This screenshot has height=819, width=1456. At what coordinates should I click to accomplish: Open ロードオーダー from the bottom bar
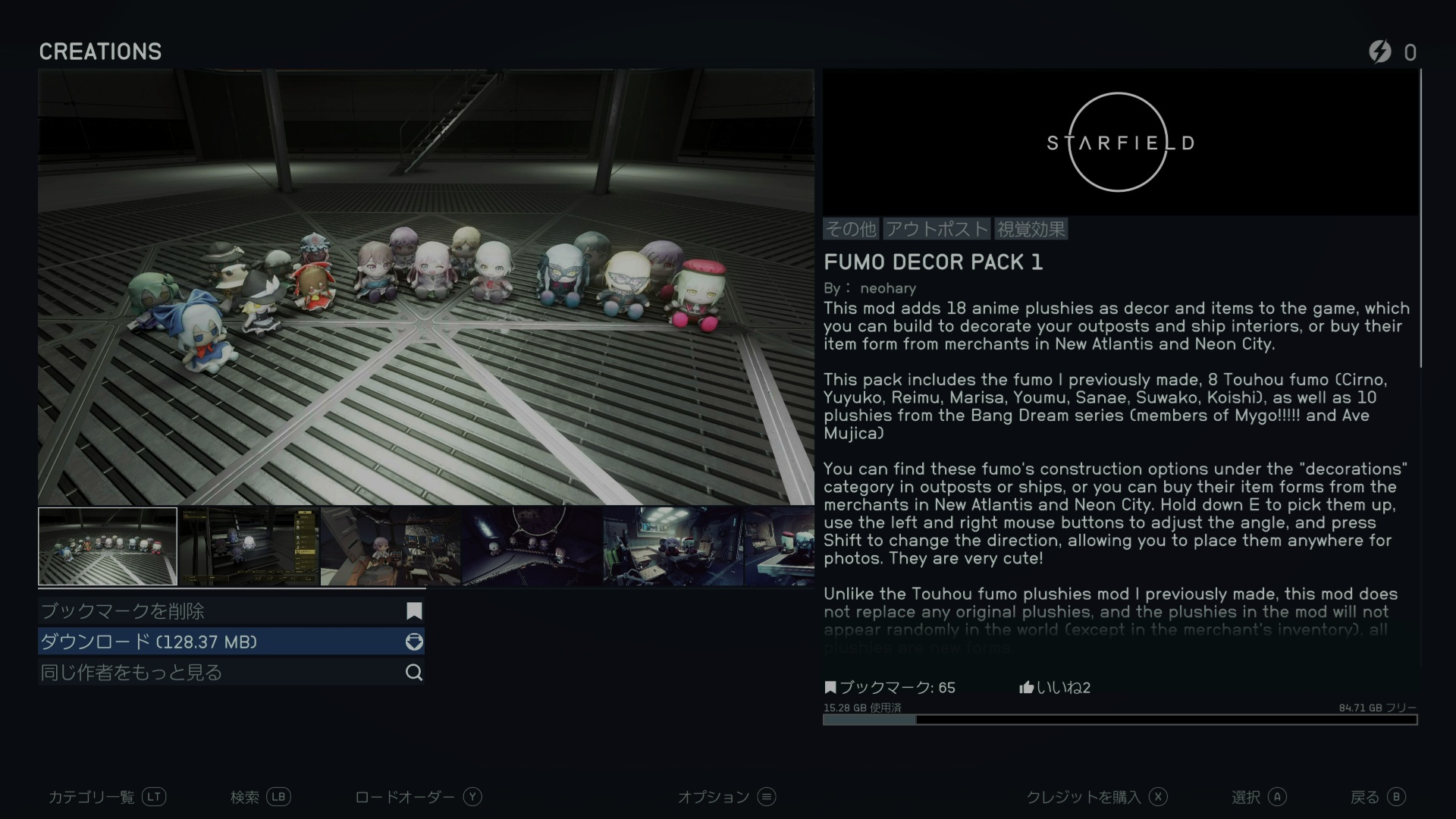(418, 797)
